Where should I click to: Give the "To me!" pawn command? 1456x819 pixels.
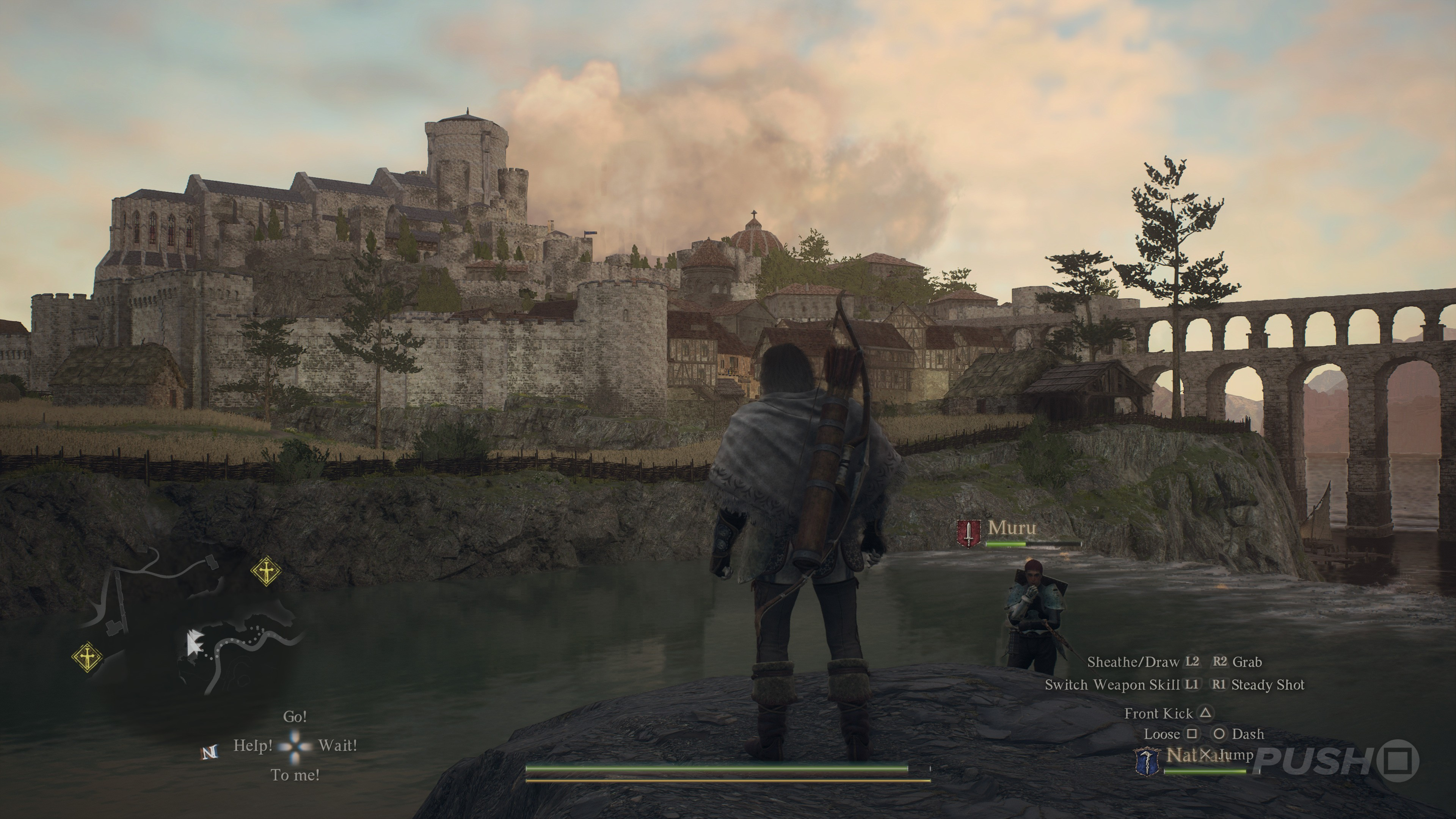(295, 775)
